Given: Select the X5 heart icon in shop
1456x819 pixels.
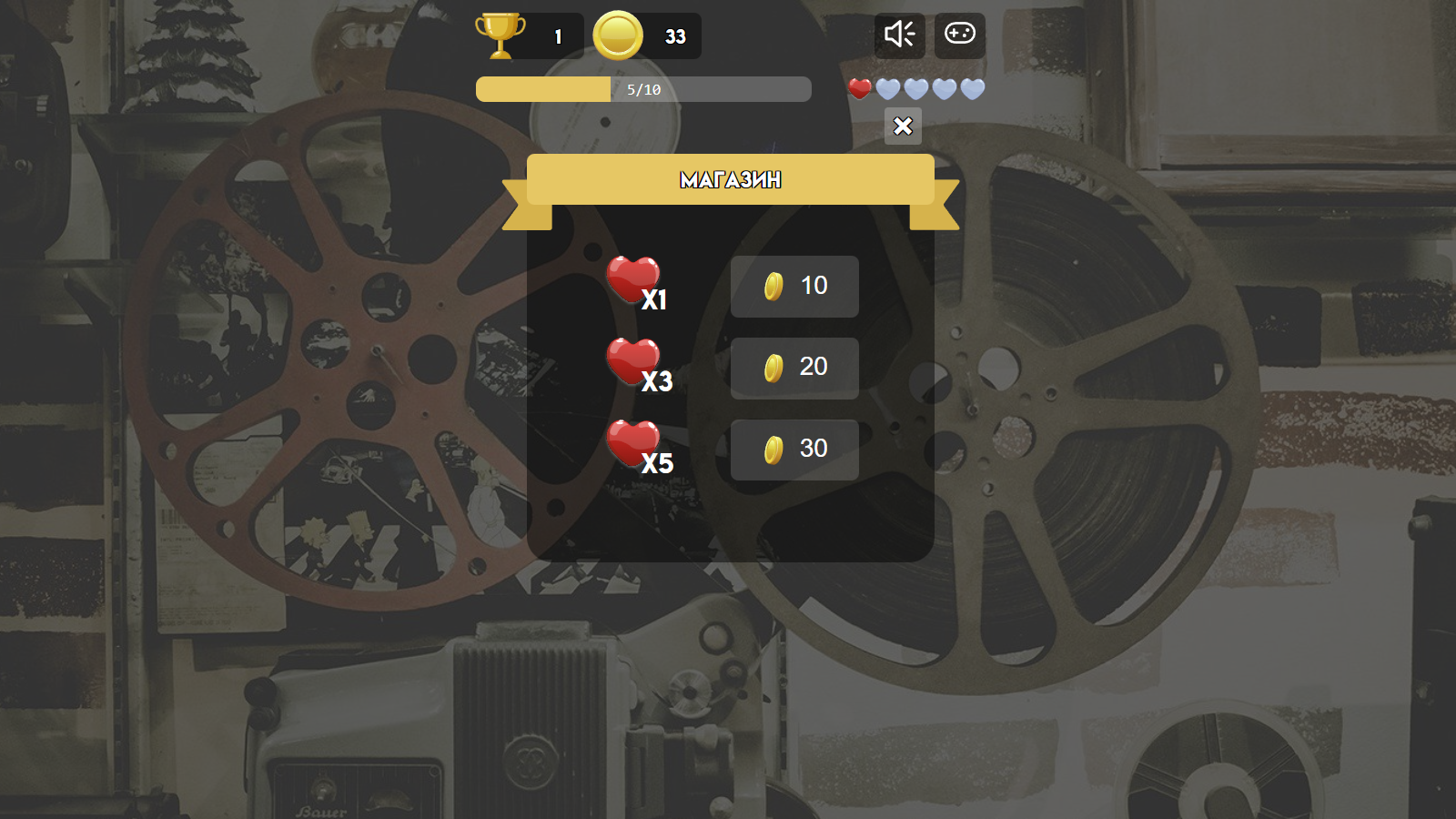Looking at the screenshot, I should [634, 443].
